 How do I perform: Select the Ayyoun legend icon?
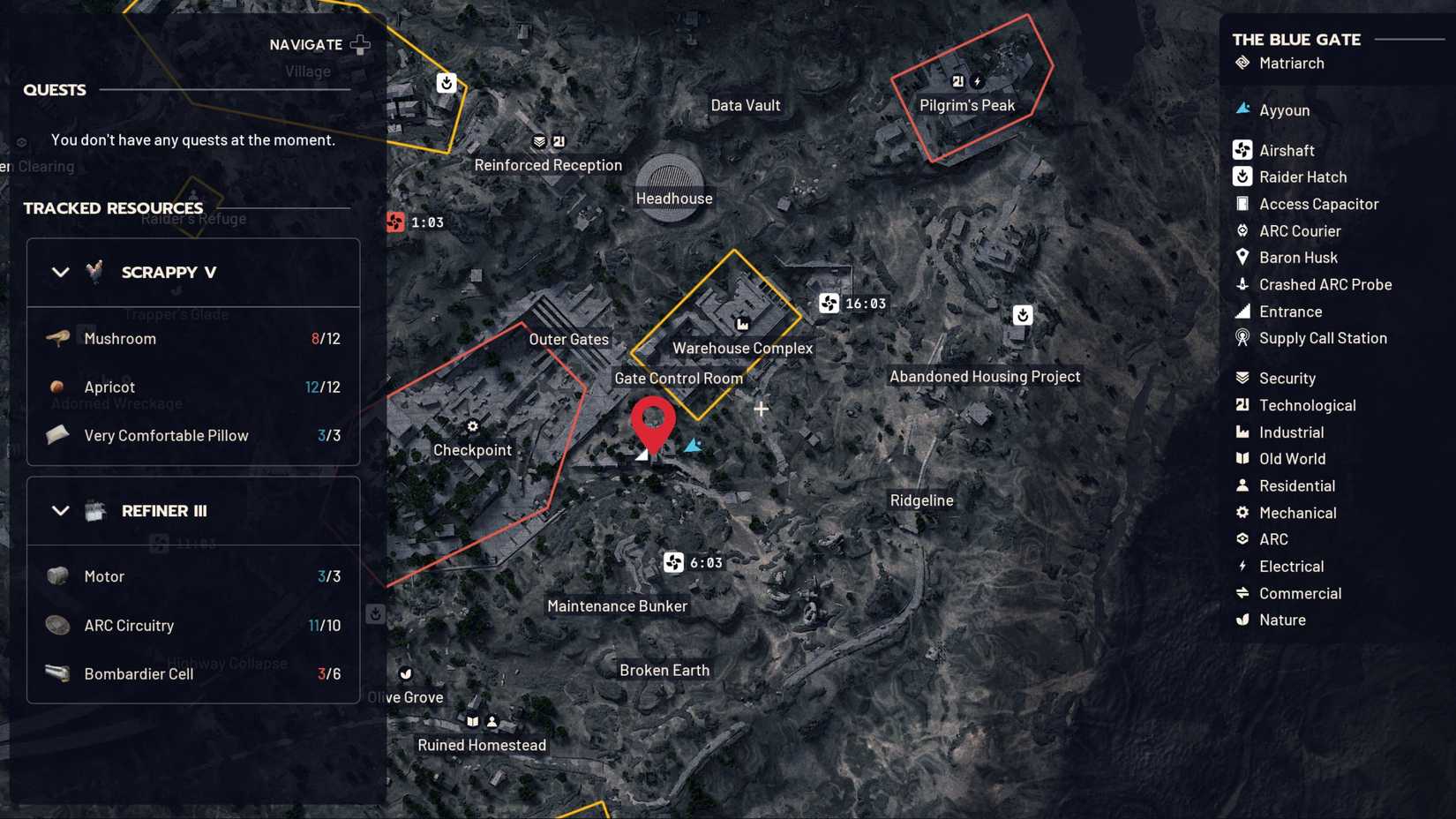click(x=1241, y=109)
